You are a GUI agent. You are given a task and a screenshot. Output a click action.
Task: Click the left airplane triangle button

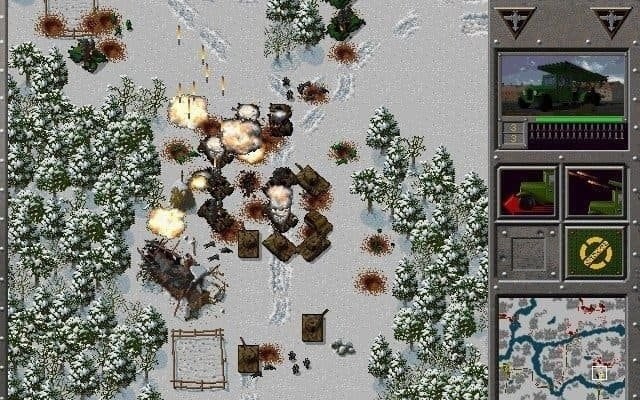pyautogui.click(x=516, y=20)
